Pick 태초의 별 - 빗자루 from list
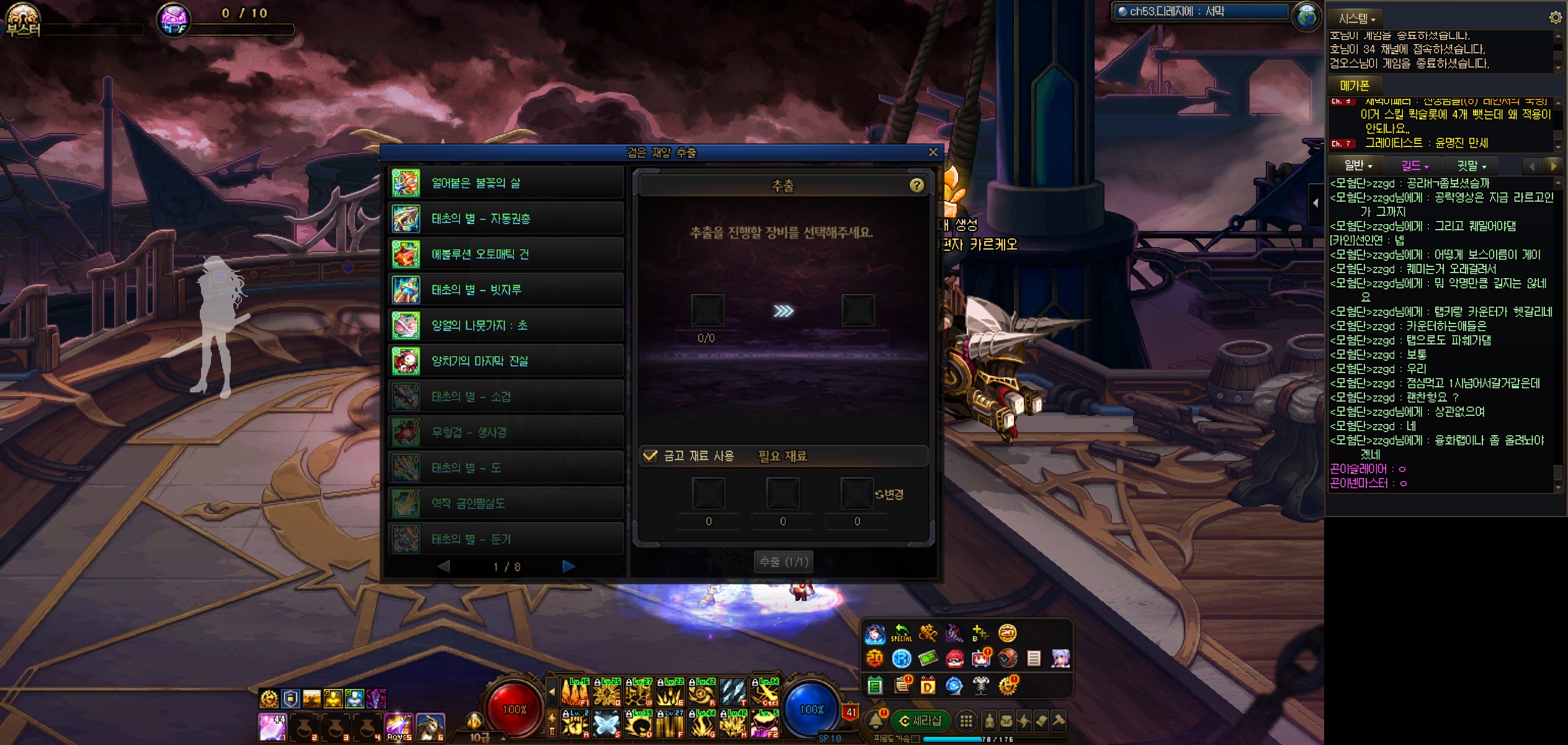 coord(505,290)
